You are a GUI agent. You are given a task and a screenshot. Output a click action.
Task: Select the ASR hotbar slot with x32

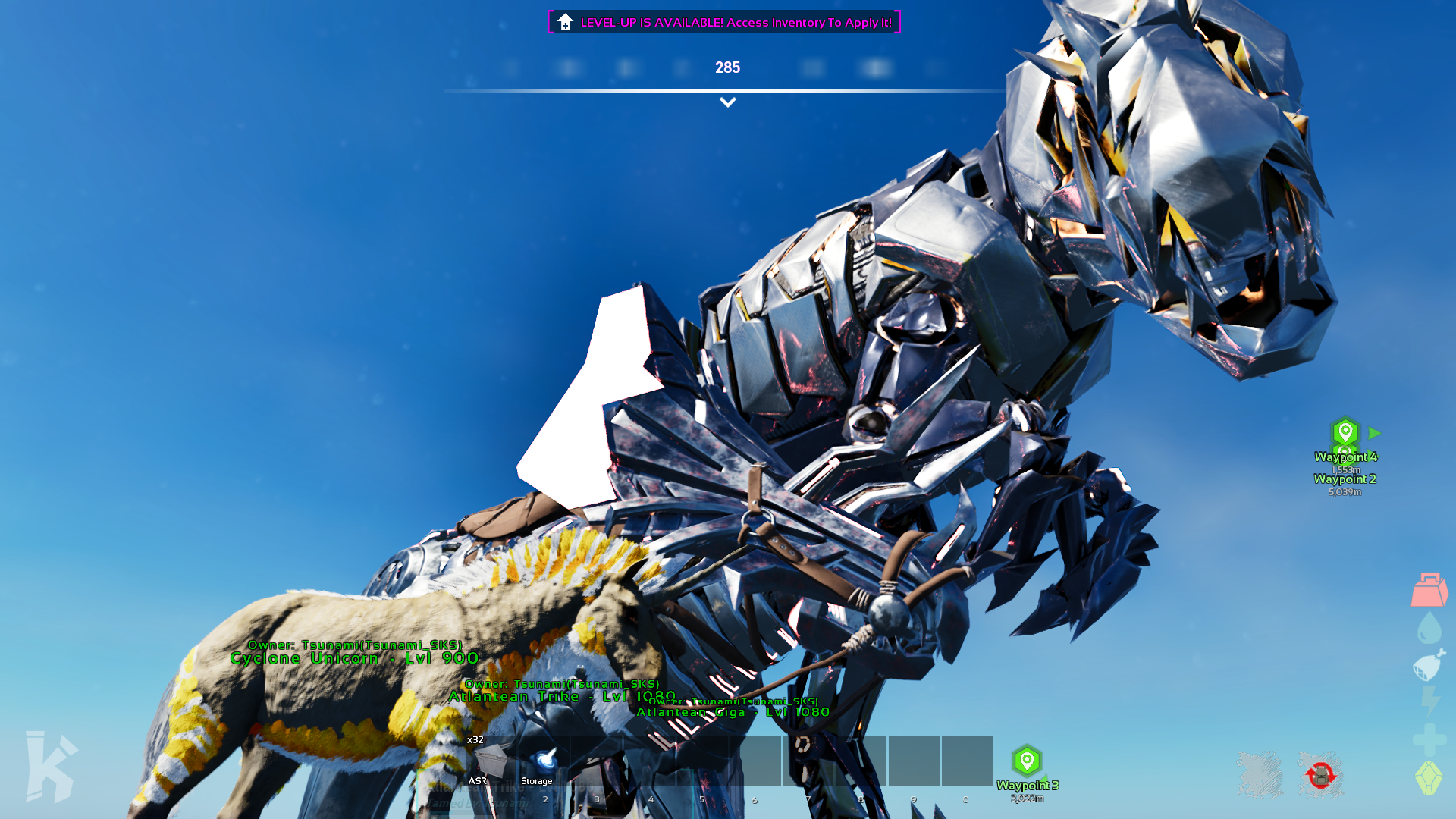(490, 761)
